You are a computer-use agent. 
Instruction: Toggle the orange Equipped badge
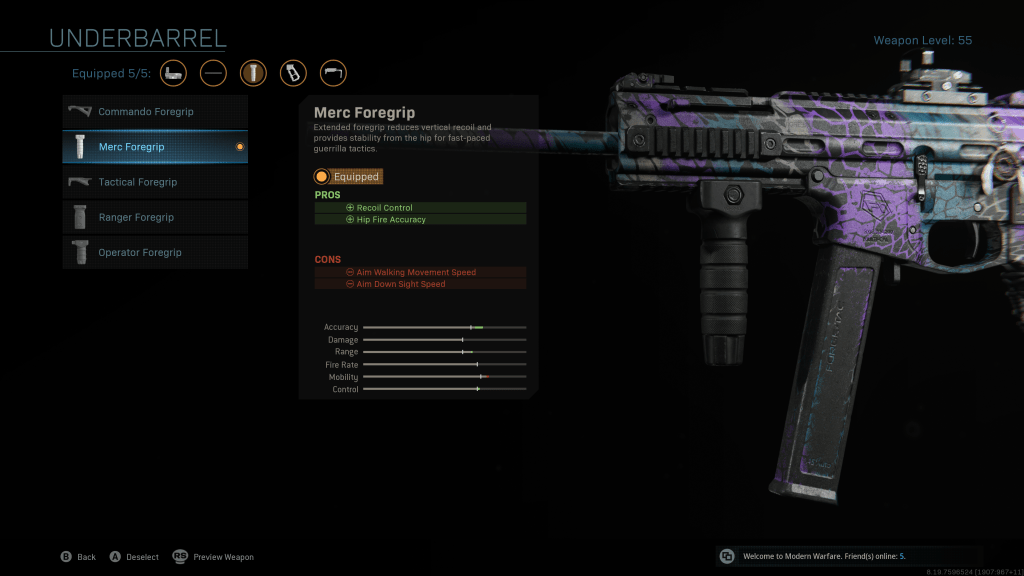point(348,176)
